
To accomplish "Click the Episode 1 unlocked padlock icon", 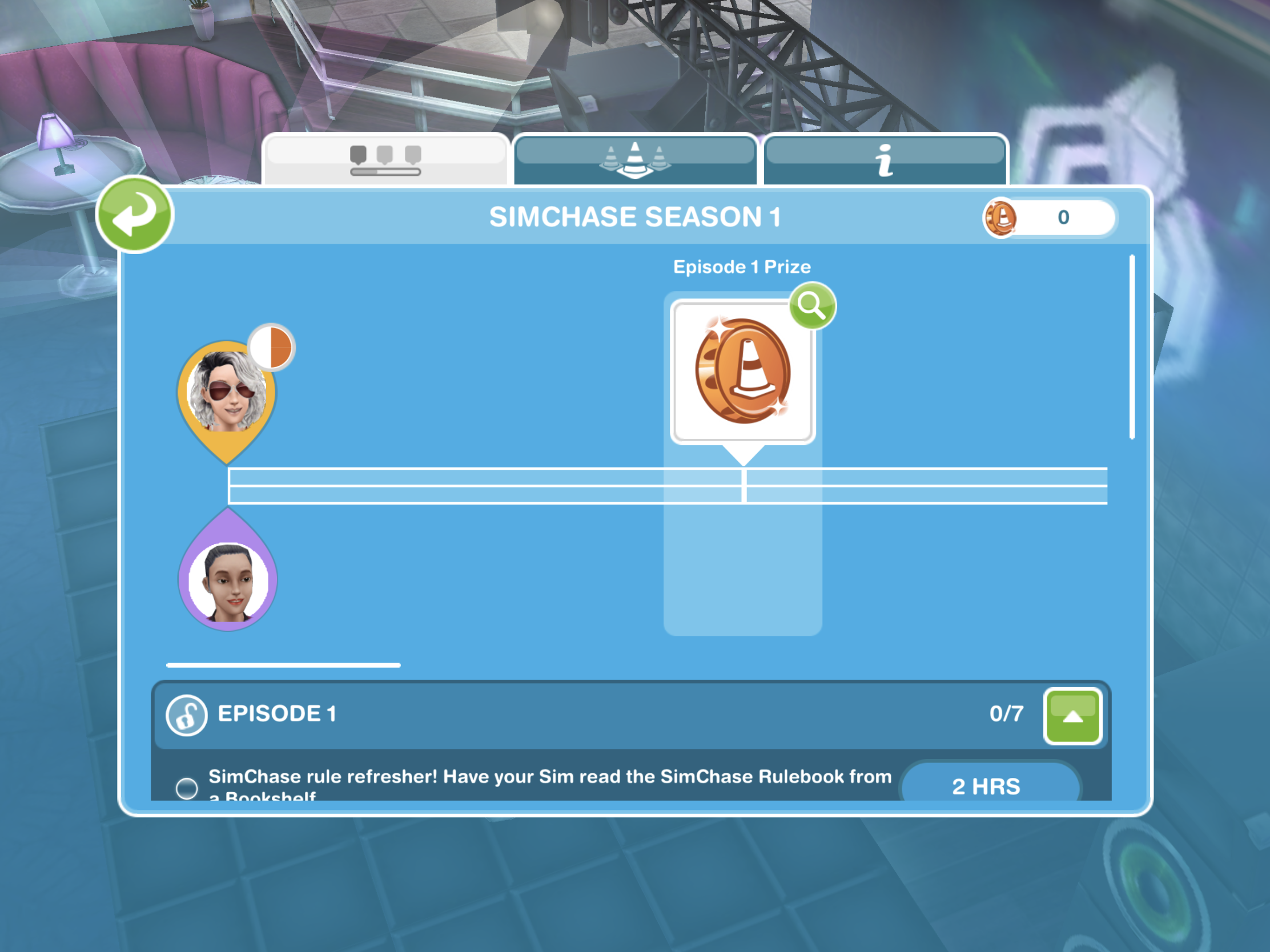I will tap(186, 715).
